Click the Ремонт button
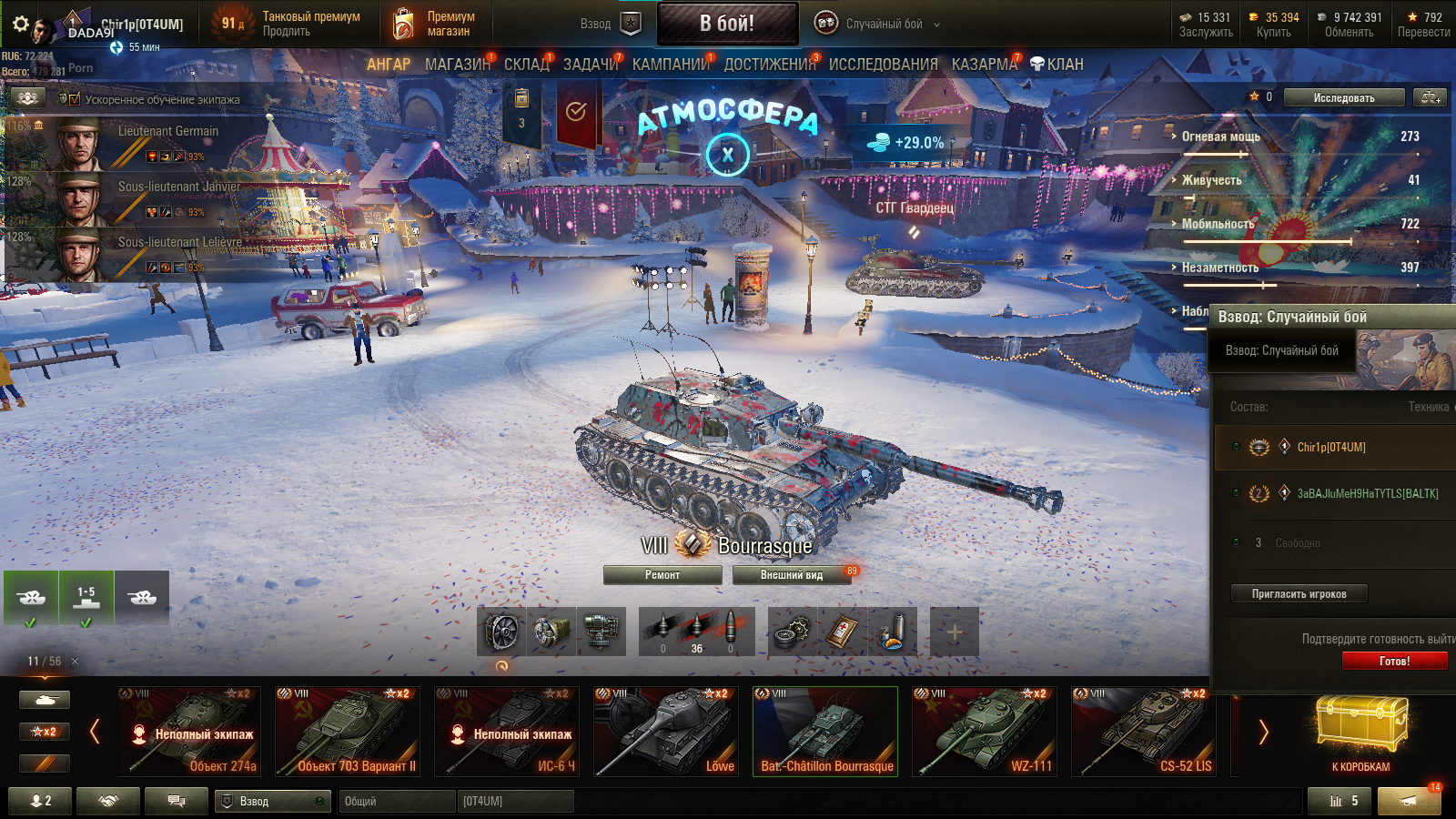1456x819 pixels. 662,575
